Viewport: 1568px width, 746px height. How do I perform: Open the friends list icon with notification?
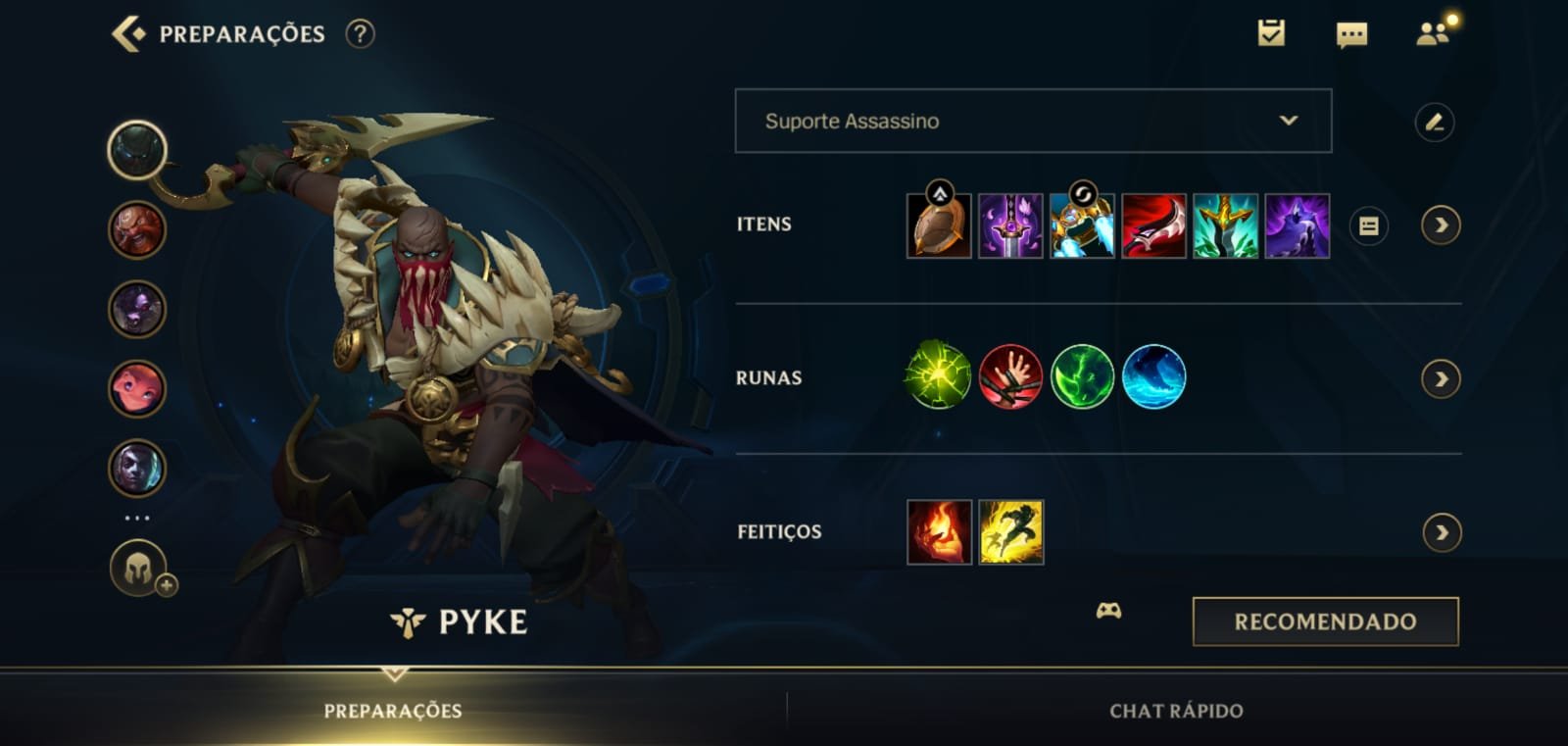1432,35
